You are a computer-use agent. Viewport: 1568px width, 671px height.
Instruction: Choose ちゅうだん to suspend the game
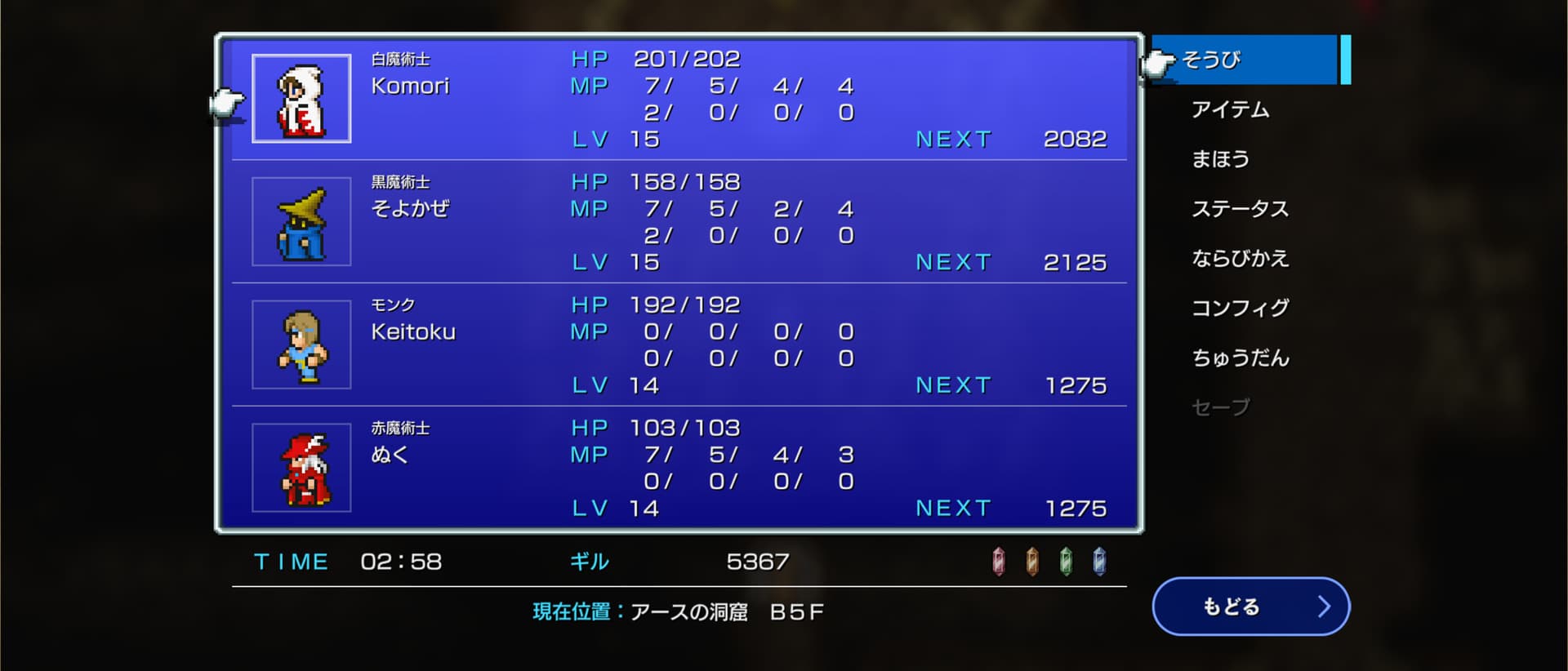click(x=1240, y=358)
